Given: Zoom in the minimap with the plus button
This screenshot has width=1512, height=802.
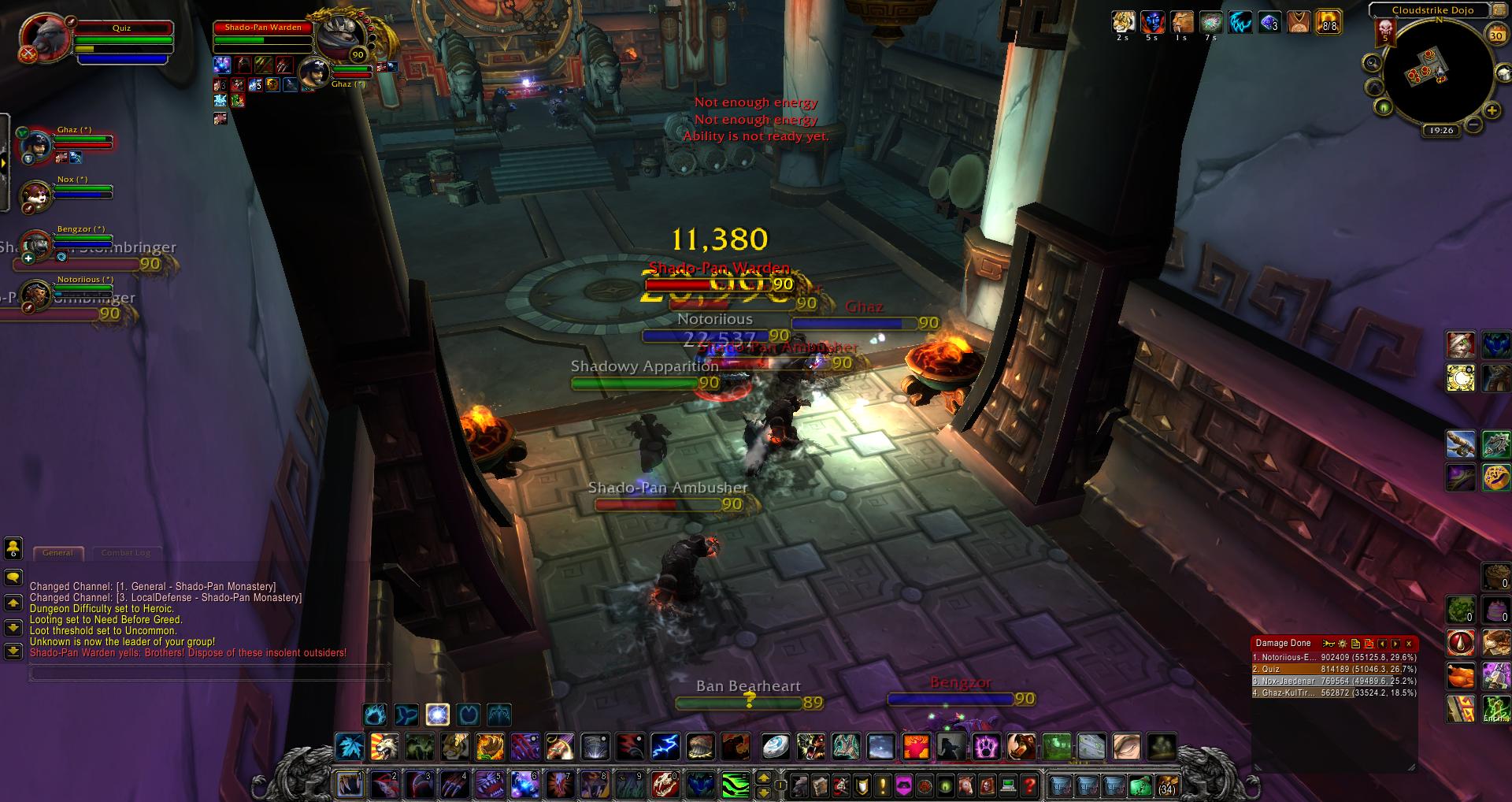Looking at the screenshot, I should pyautogui.click(x=1492, y=111).
